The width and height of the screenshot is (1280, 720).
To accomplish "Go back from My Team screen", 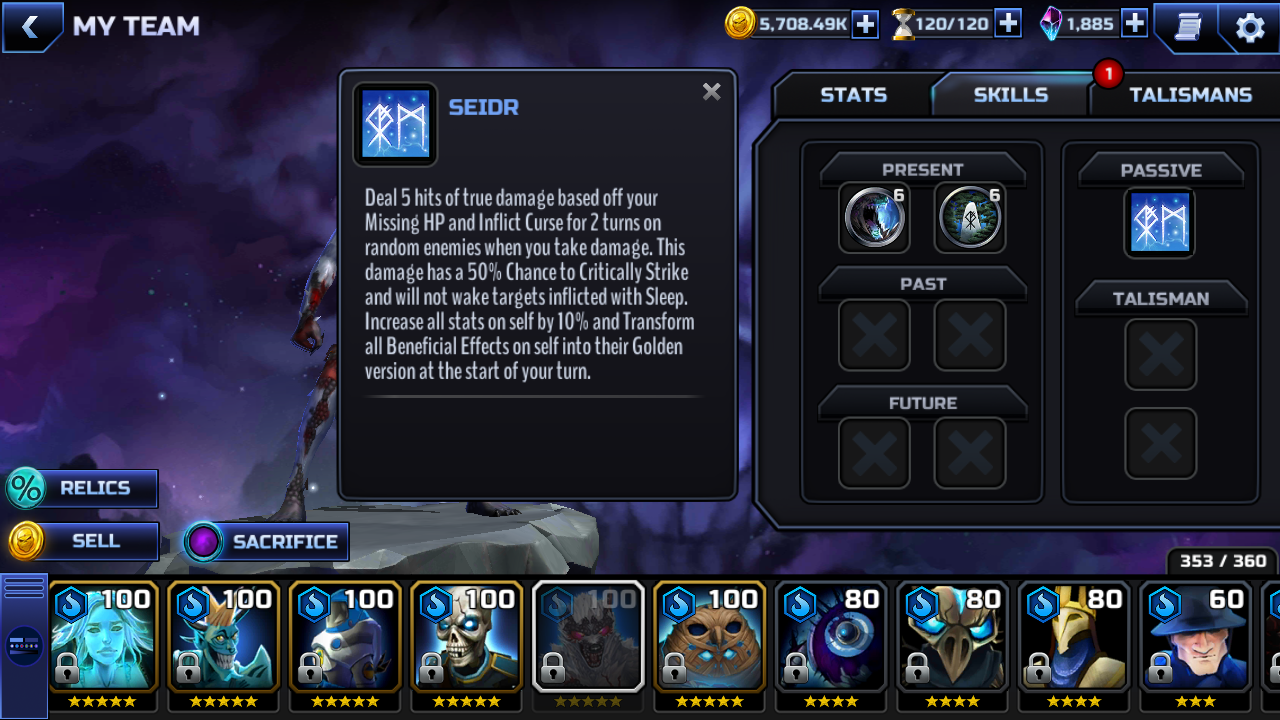I will [31, 27].
